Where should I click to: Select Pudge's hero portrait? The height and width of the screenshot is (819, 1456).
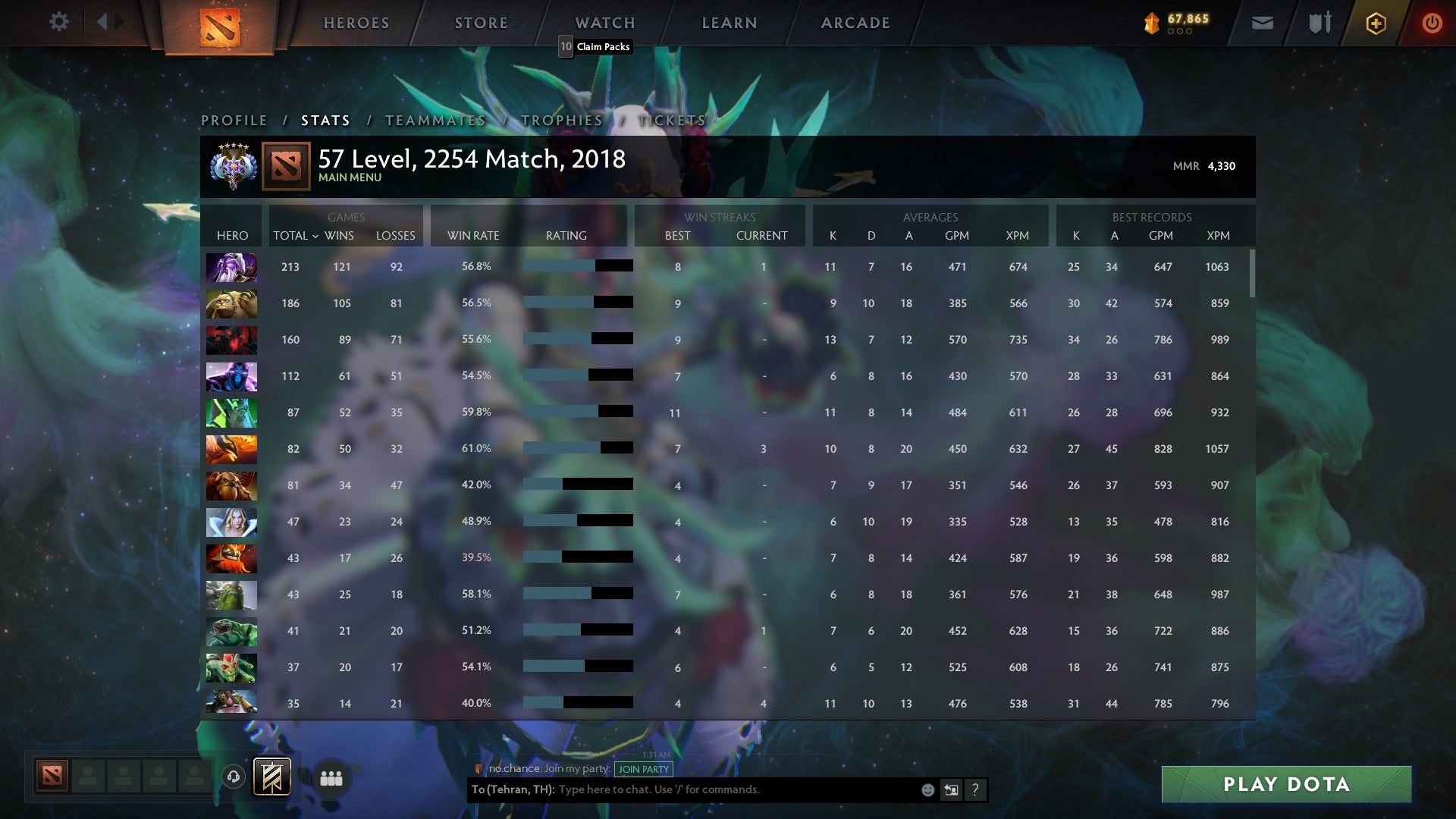pos(231,303)
